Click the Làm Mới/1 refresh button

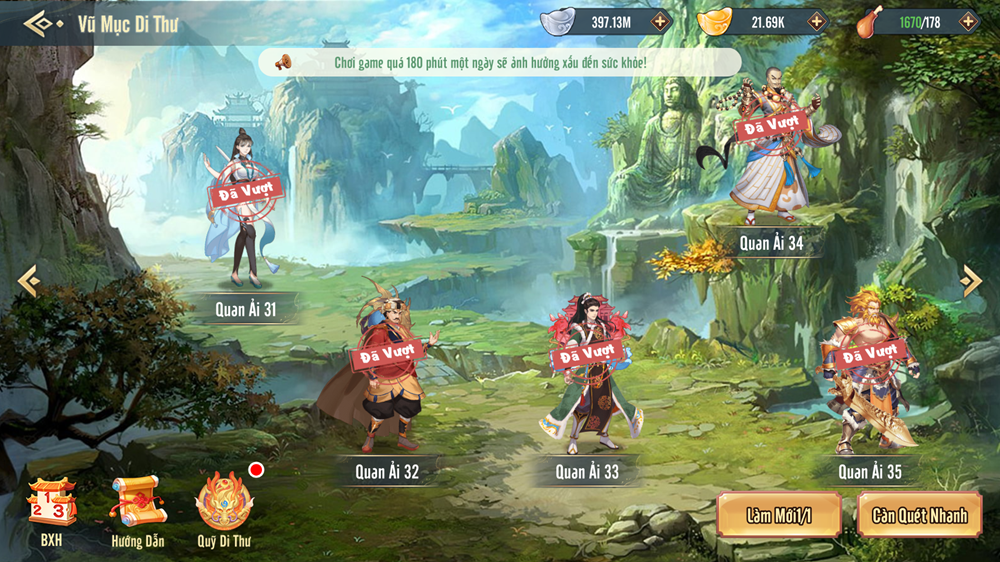coord(779,516)
